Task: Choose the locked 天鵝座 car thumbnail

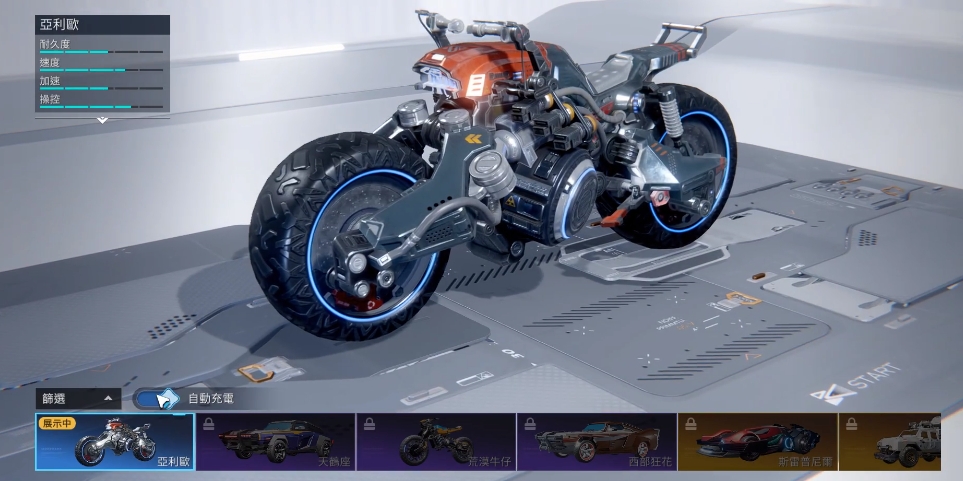Action: 275,442
